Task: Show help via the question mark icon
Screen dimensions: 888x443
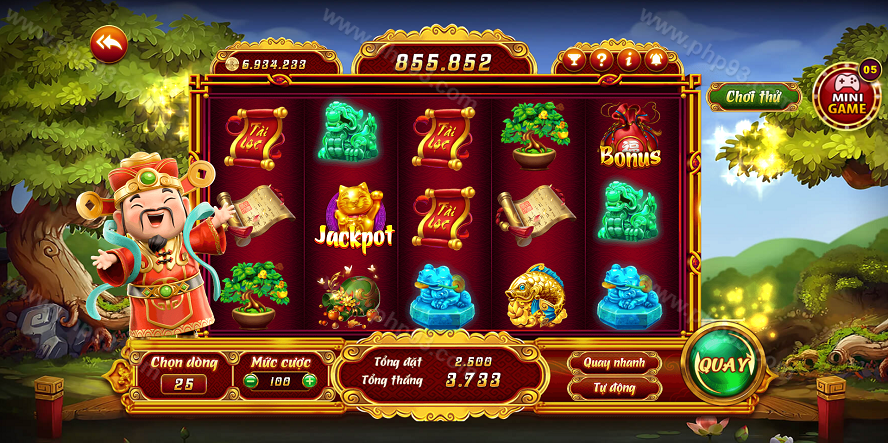Action: coord(601,60)
